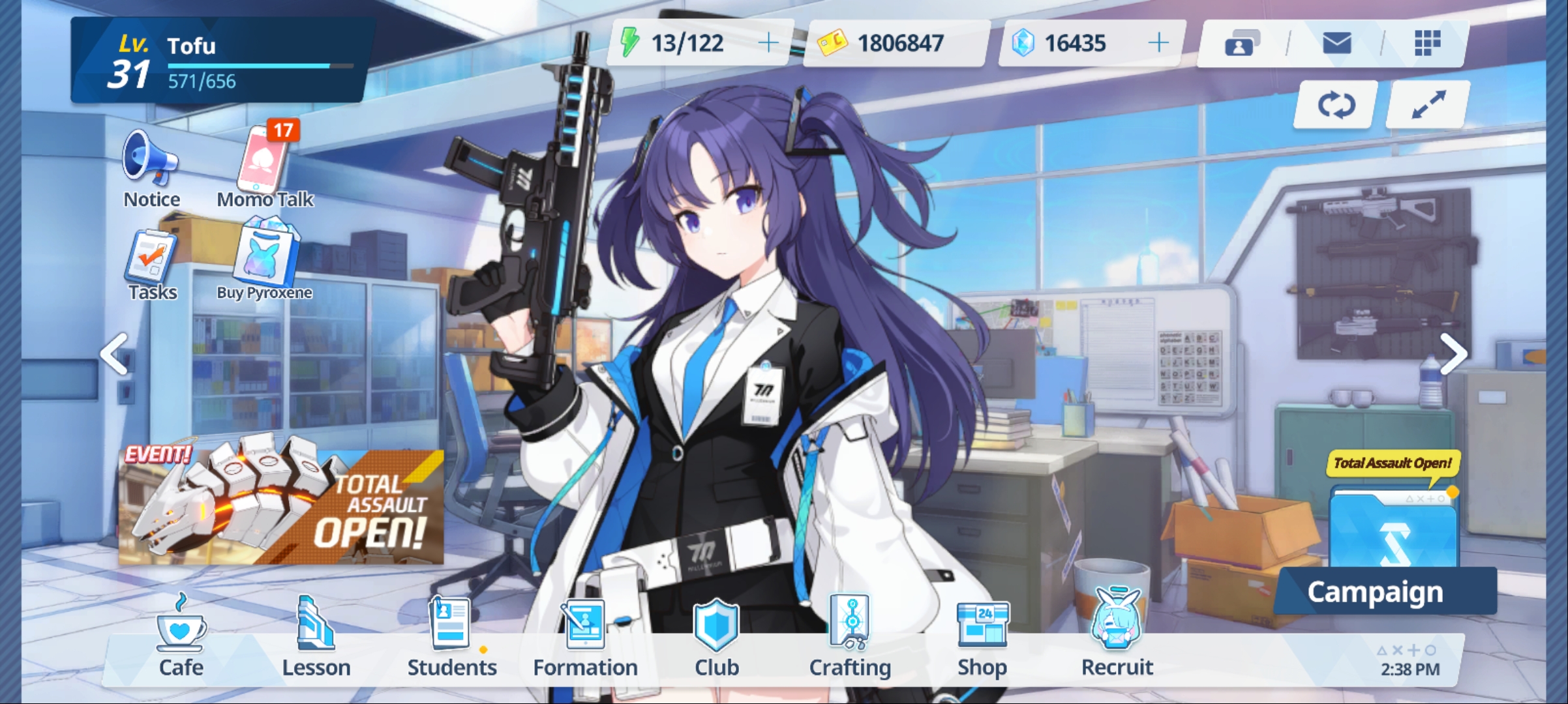Enter the Campaign screen
This screenshot has width=1568, height=704.
1385,592
